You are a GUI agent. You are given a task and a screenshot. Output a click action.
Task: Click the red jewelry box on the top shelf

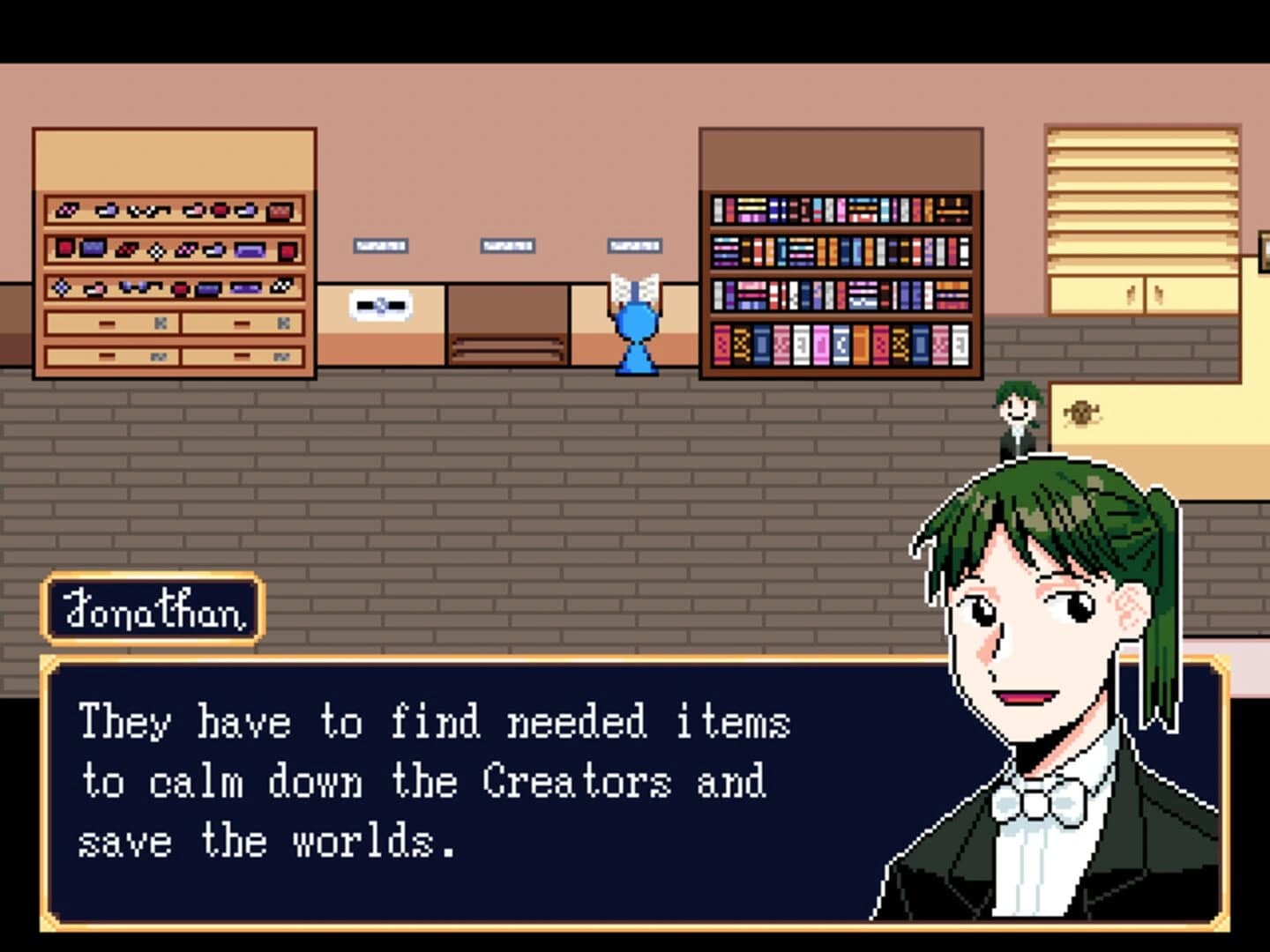click(280, 212)
